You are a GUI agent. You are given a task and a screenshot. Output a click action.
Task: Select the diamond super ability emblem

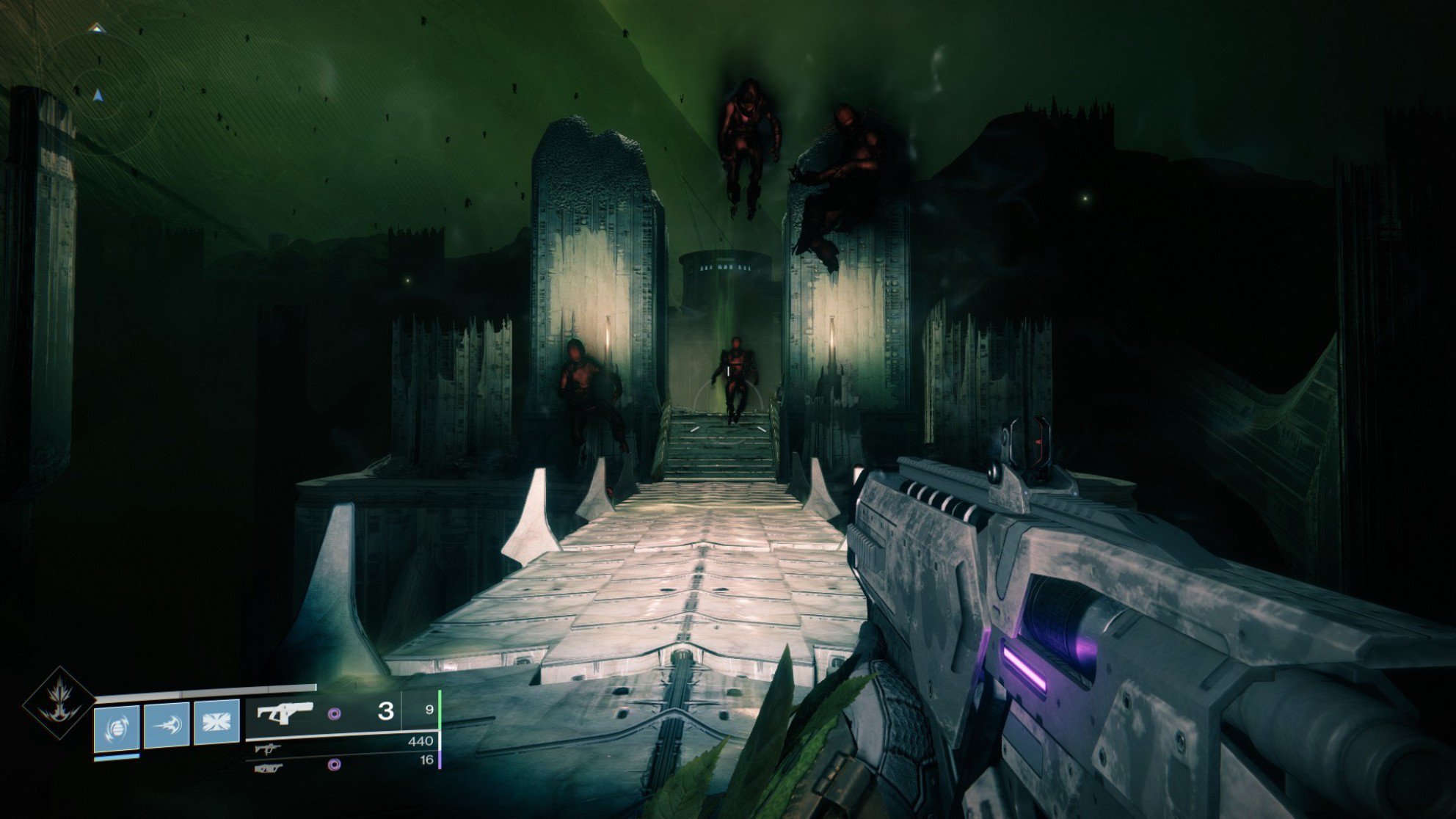click(58, 702)
